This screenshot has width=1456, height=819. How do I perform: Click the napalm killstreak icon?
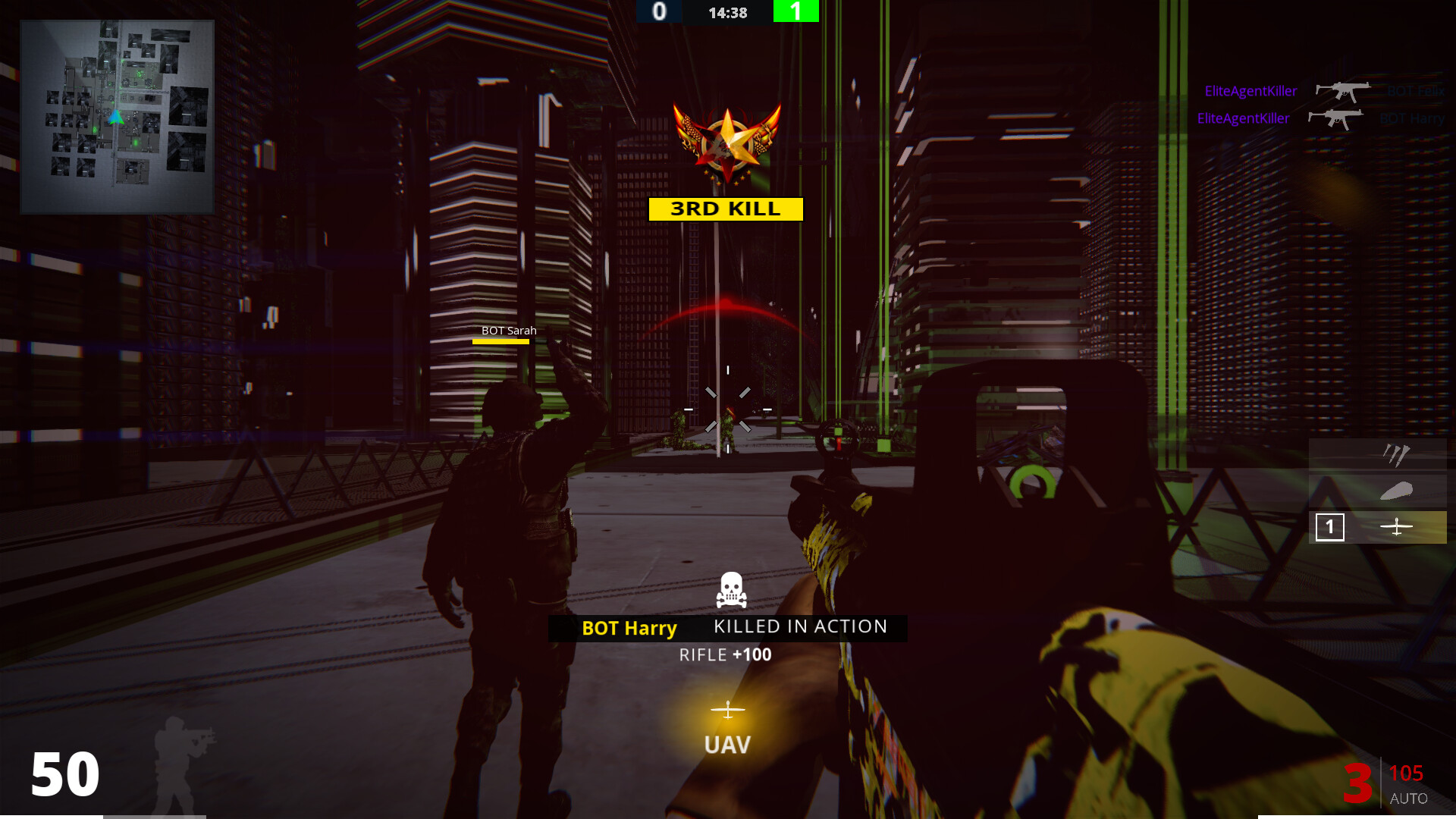point(1398,491)
